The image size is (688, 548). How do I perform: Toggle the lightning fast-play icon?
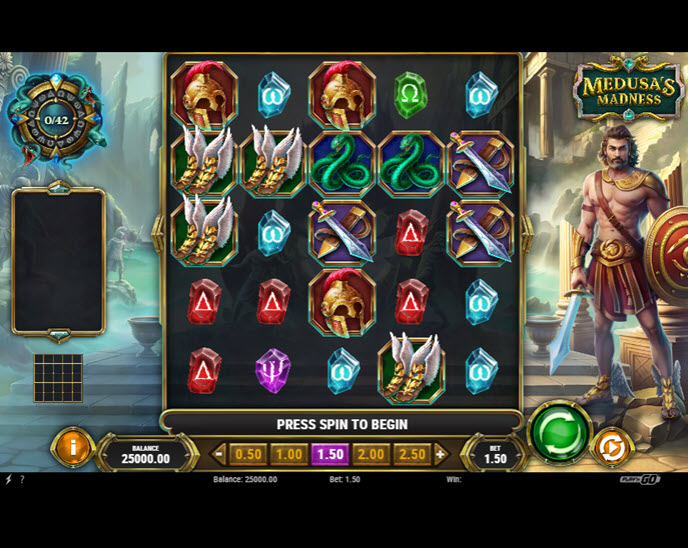(x=8, y=480)
